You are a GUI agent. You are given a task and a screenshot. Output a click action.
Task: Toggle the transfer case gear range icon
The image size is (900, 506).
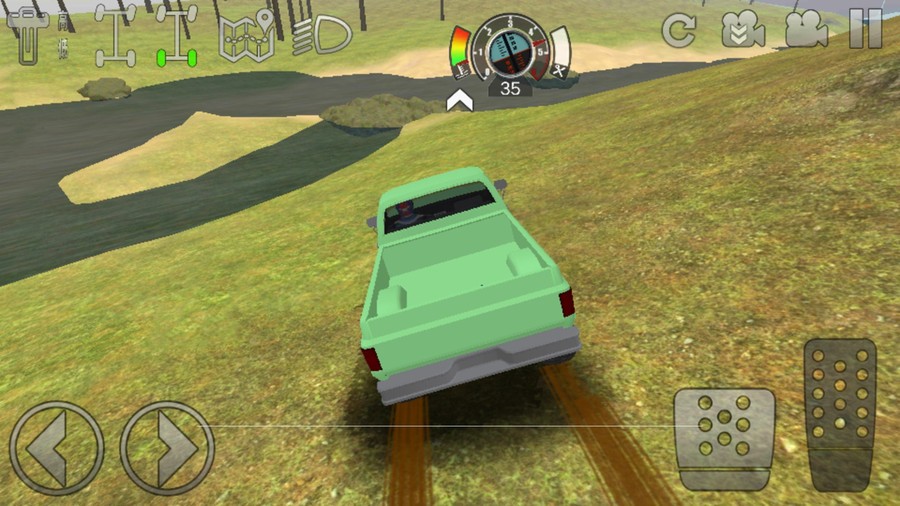(40, 37)
